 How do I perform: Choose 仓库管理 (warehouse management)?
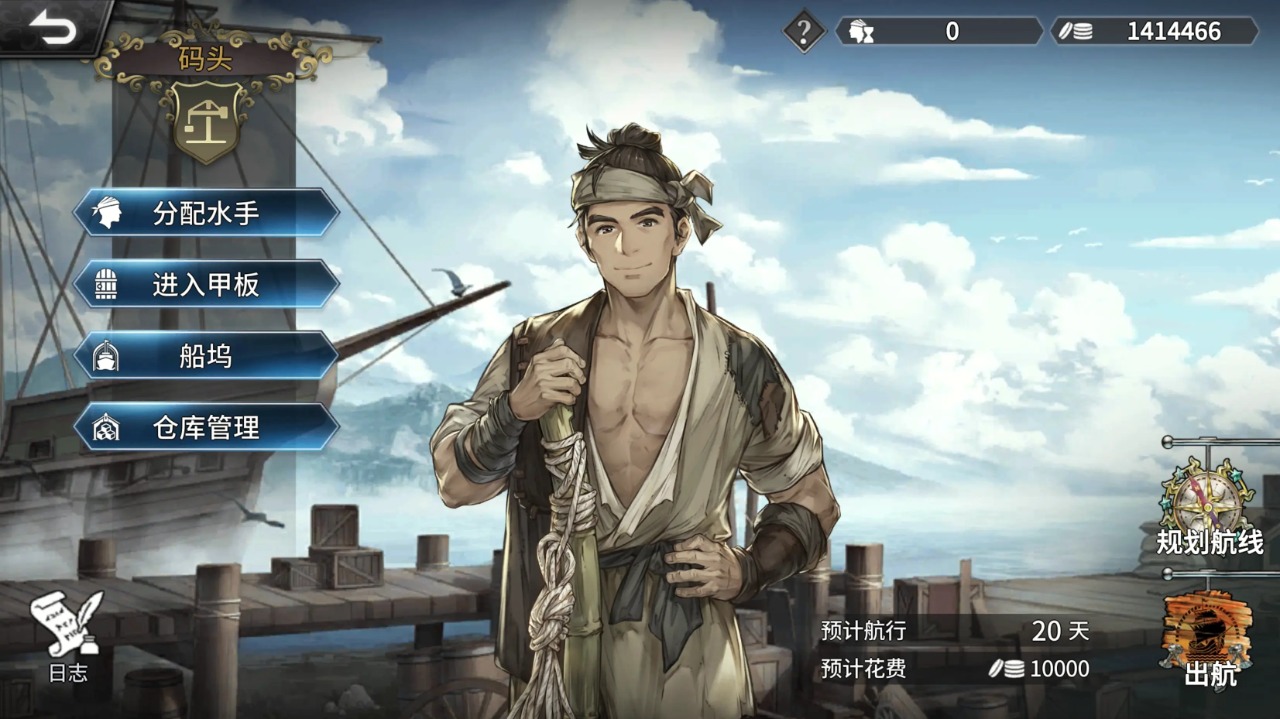pyautogui.click(x=206, y=428)
